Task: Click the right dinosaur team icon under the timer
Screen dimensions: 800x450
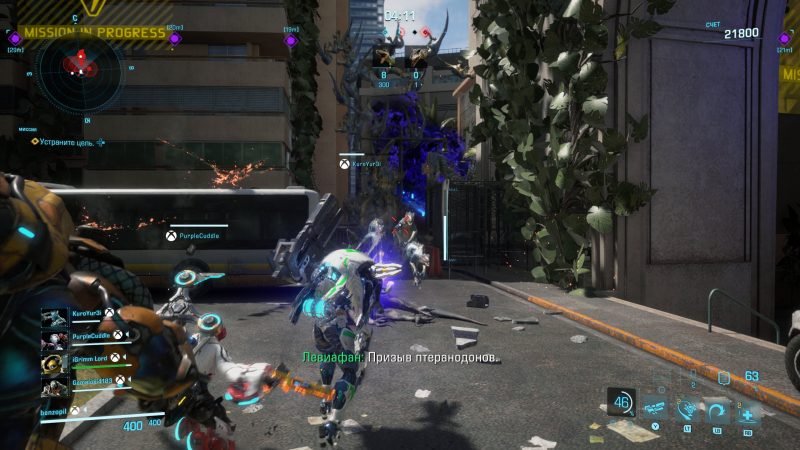Action: click(x=417, y=57)
